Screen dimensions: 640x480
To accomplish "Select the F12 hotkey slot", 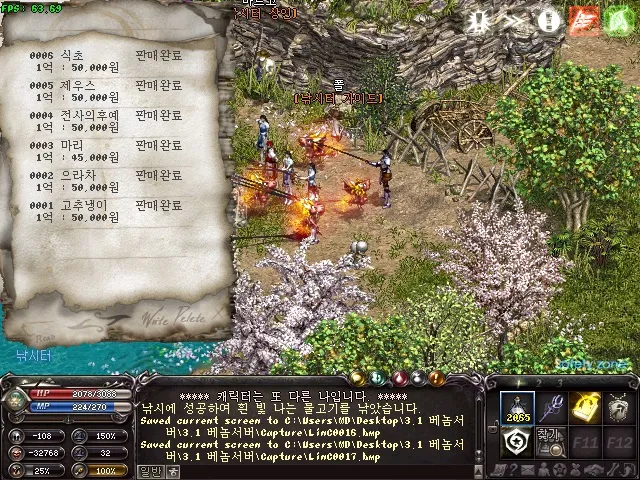I will tap(620, 441).
